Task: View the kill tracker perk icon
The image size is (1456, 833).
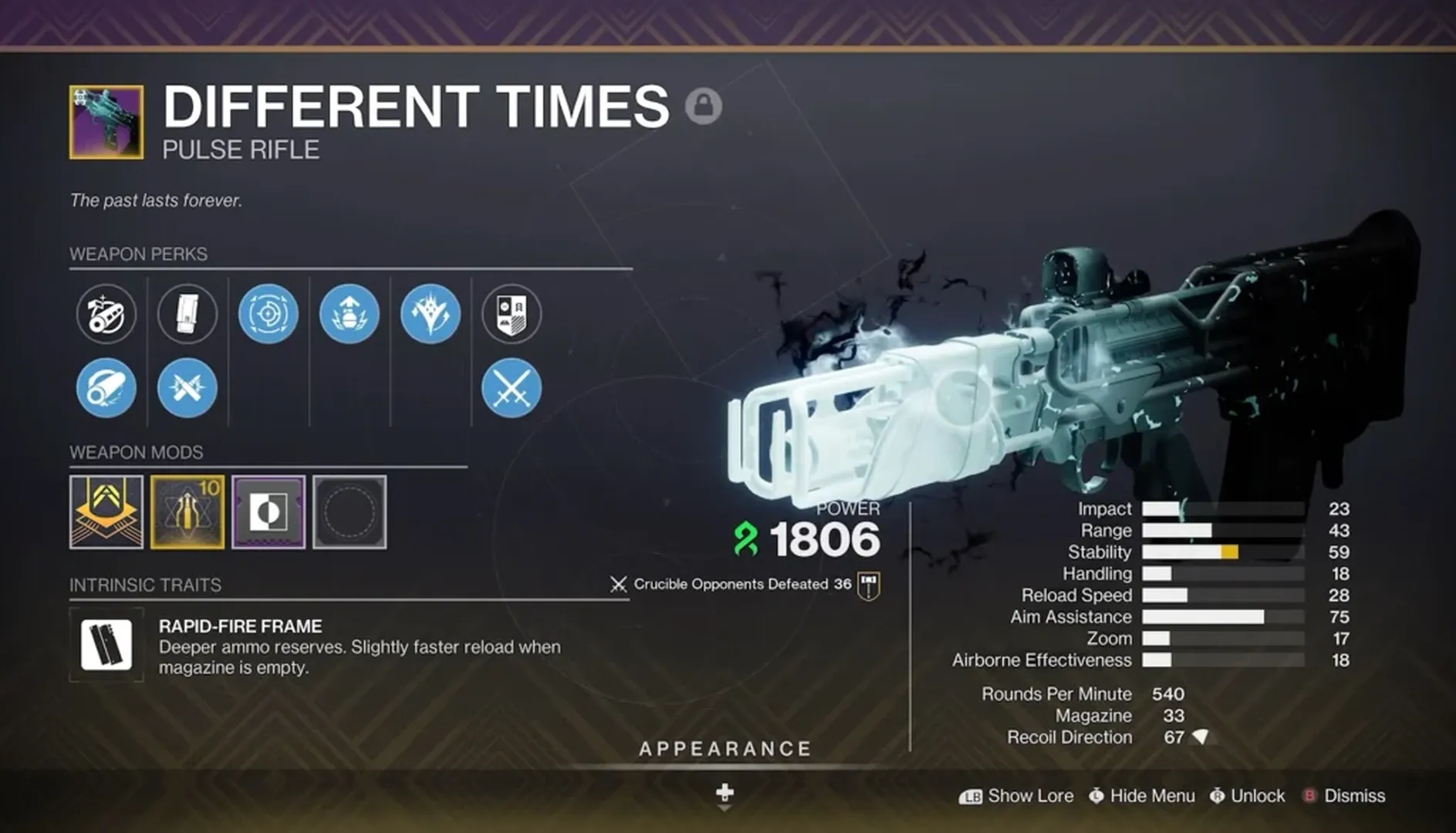Action: pos(511,315)
